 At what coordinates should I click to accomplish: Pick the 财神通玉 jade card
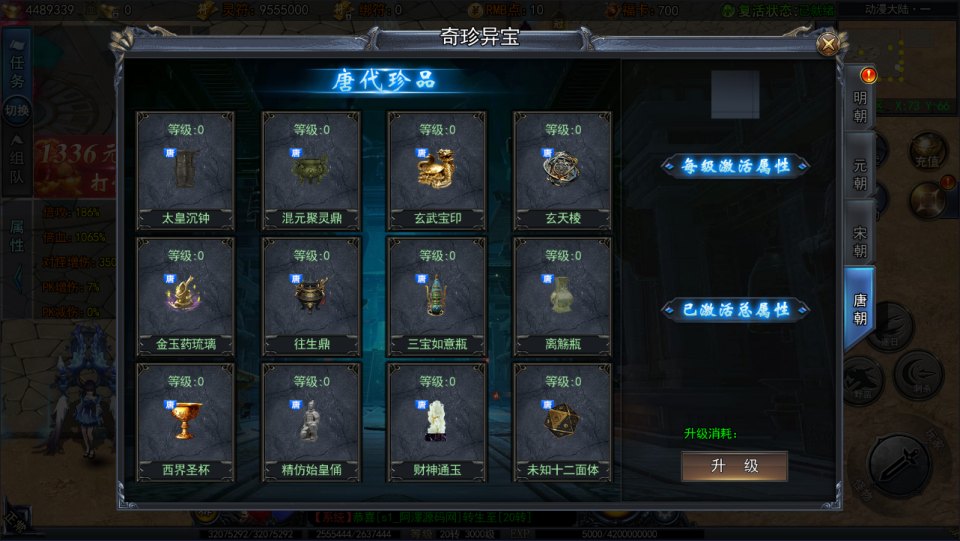point(437,422)
